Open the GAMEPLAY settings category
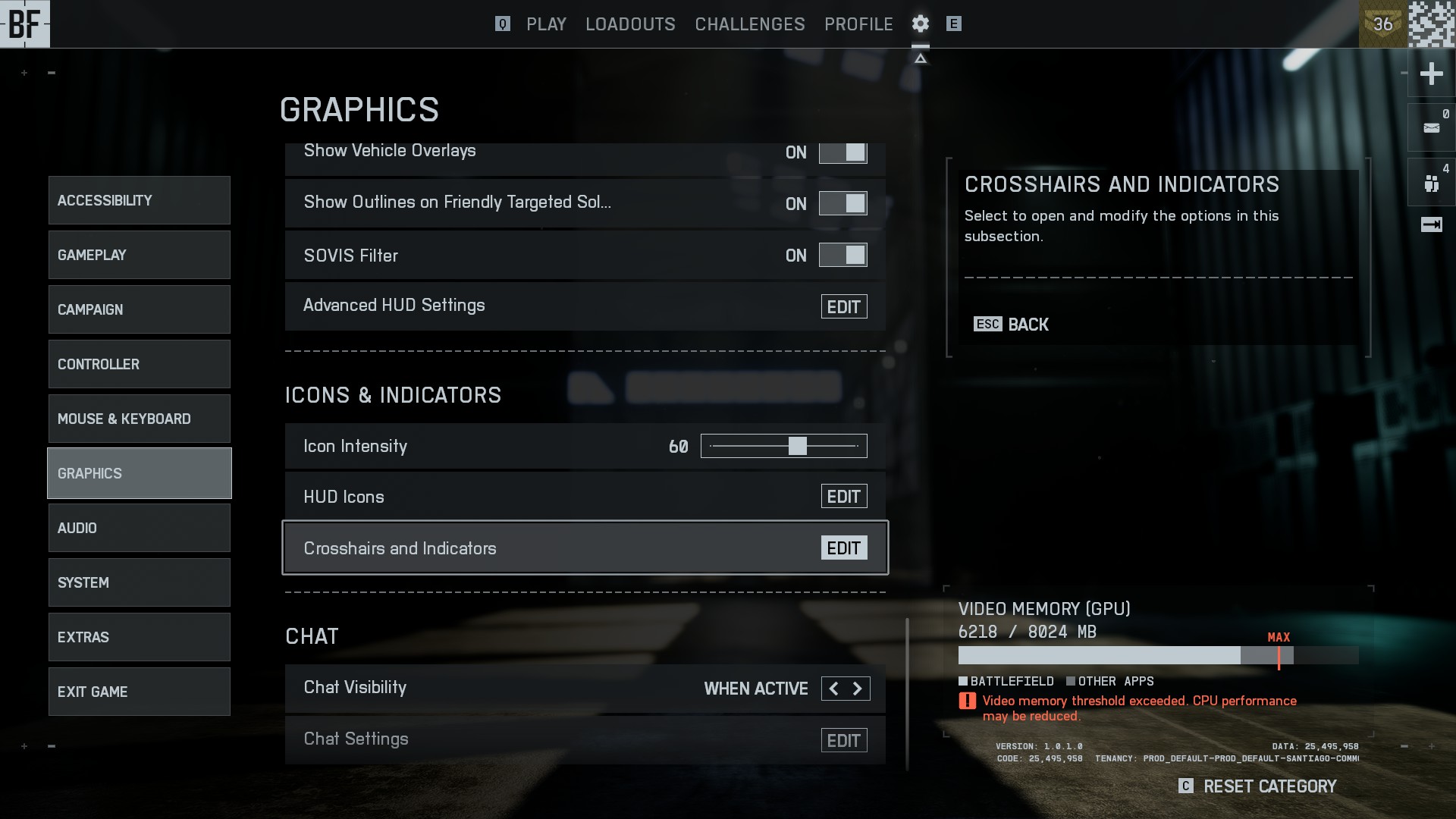This screenshot has height=819, width=1456. pos(140,255)
